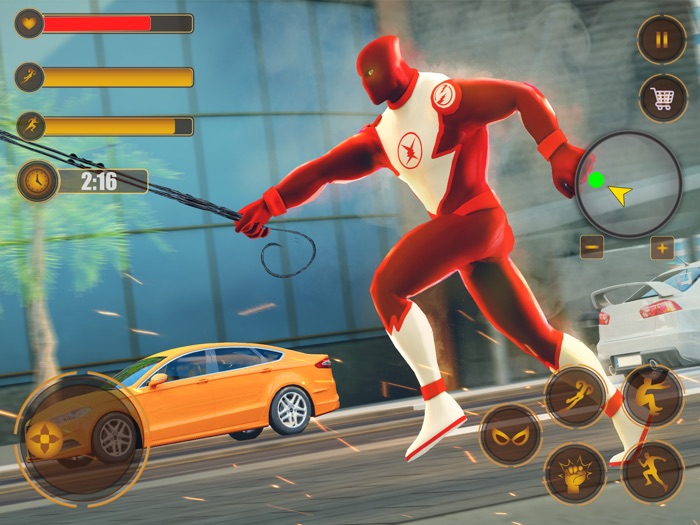
Task: Zoom in the minimap with plus button
Action: [x=662, y=247]
